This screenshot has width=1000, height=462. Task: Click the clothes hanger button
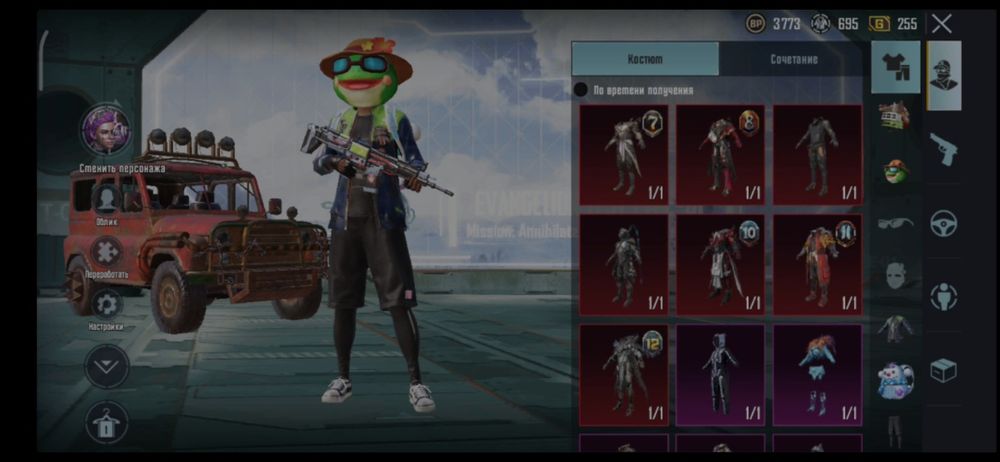click(x=106, y=422)
